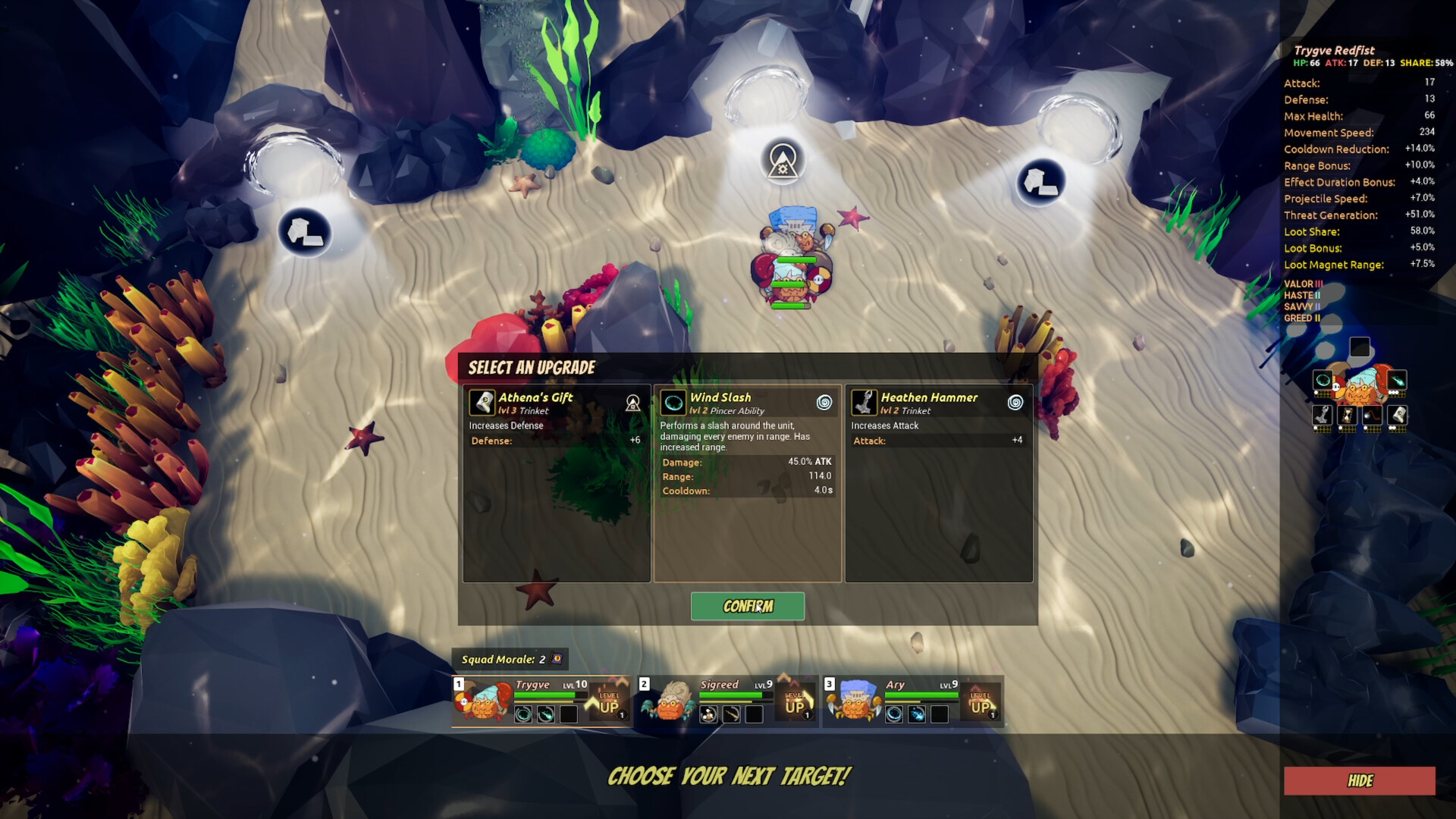This screenshot has width=1456, height=819.
Task: Click Sigreed's rifle ability icon in the squad bar
Action: pyautogui.click(x=730, y=715)
